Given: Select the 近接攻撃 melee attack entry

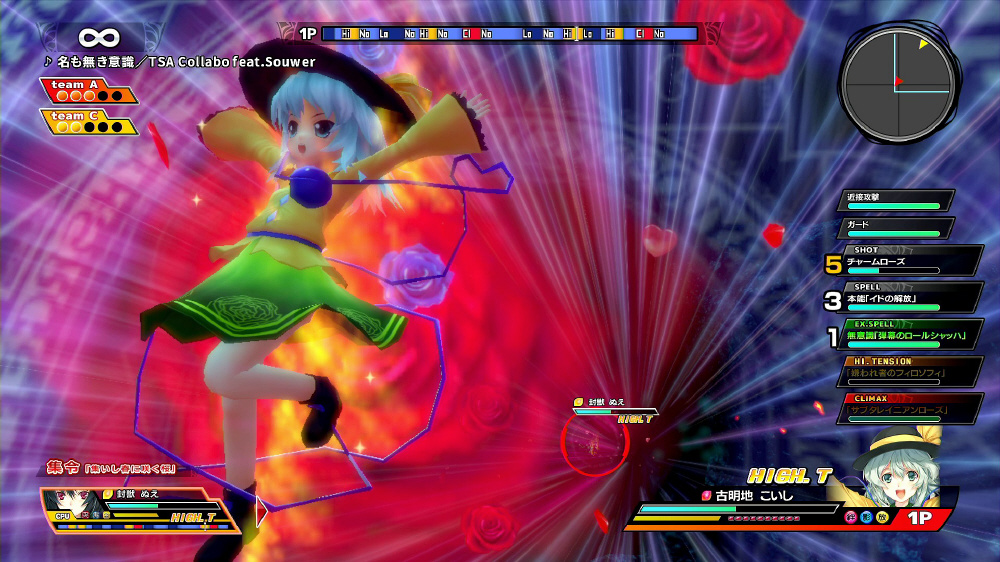Looking at the screenshot, I should pos(894,200).
